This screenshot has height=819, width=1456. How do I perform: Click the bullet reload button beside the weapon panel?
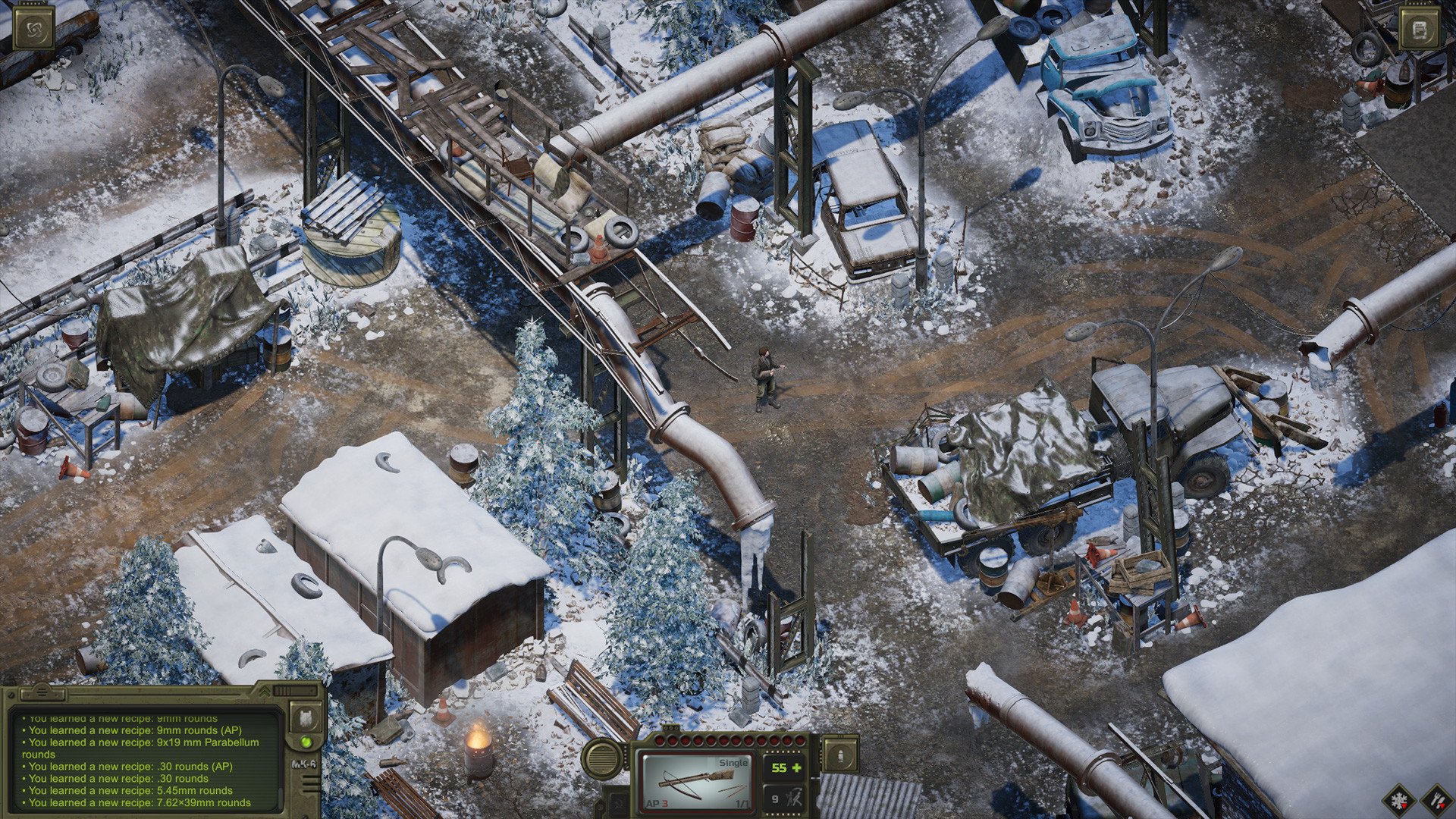pyautogui.click(x=840, y=756)
